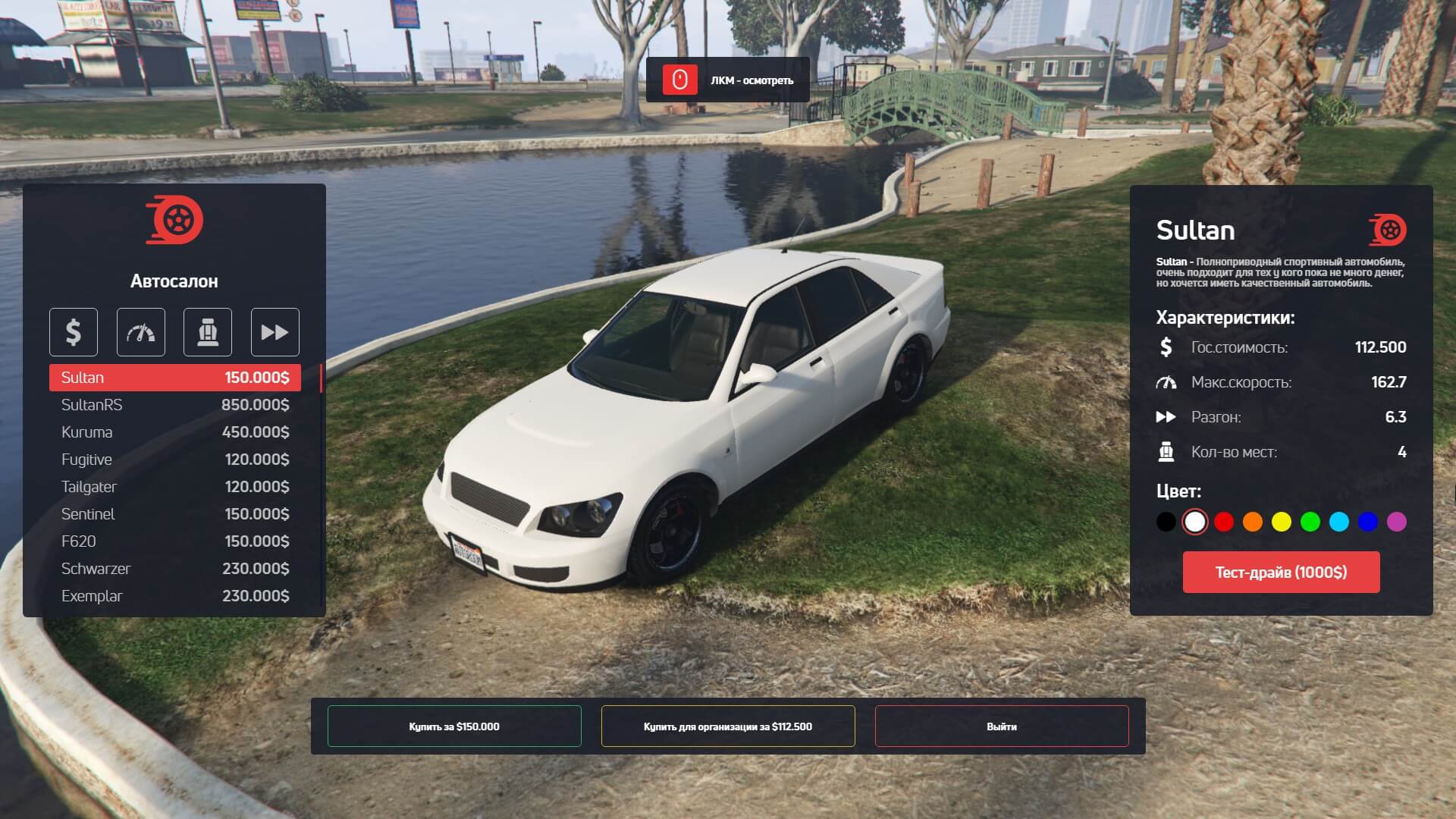Sort cars by acceleration arrows icon
The height and width of the screenshot is (819, 1456).
275,332
